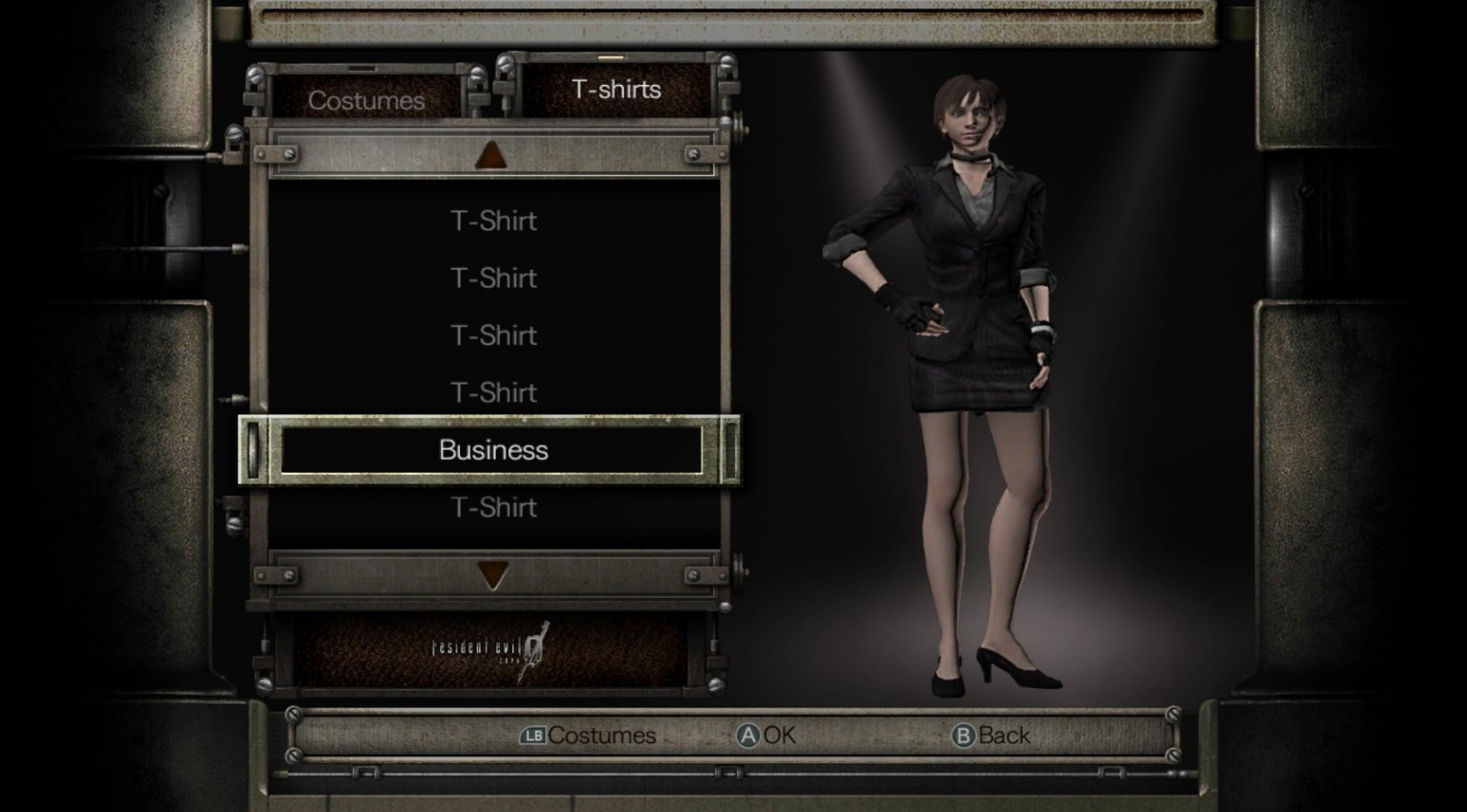Switch to the Costumes tab

[x=366, y=100]
